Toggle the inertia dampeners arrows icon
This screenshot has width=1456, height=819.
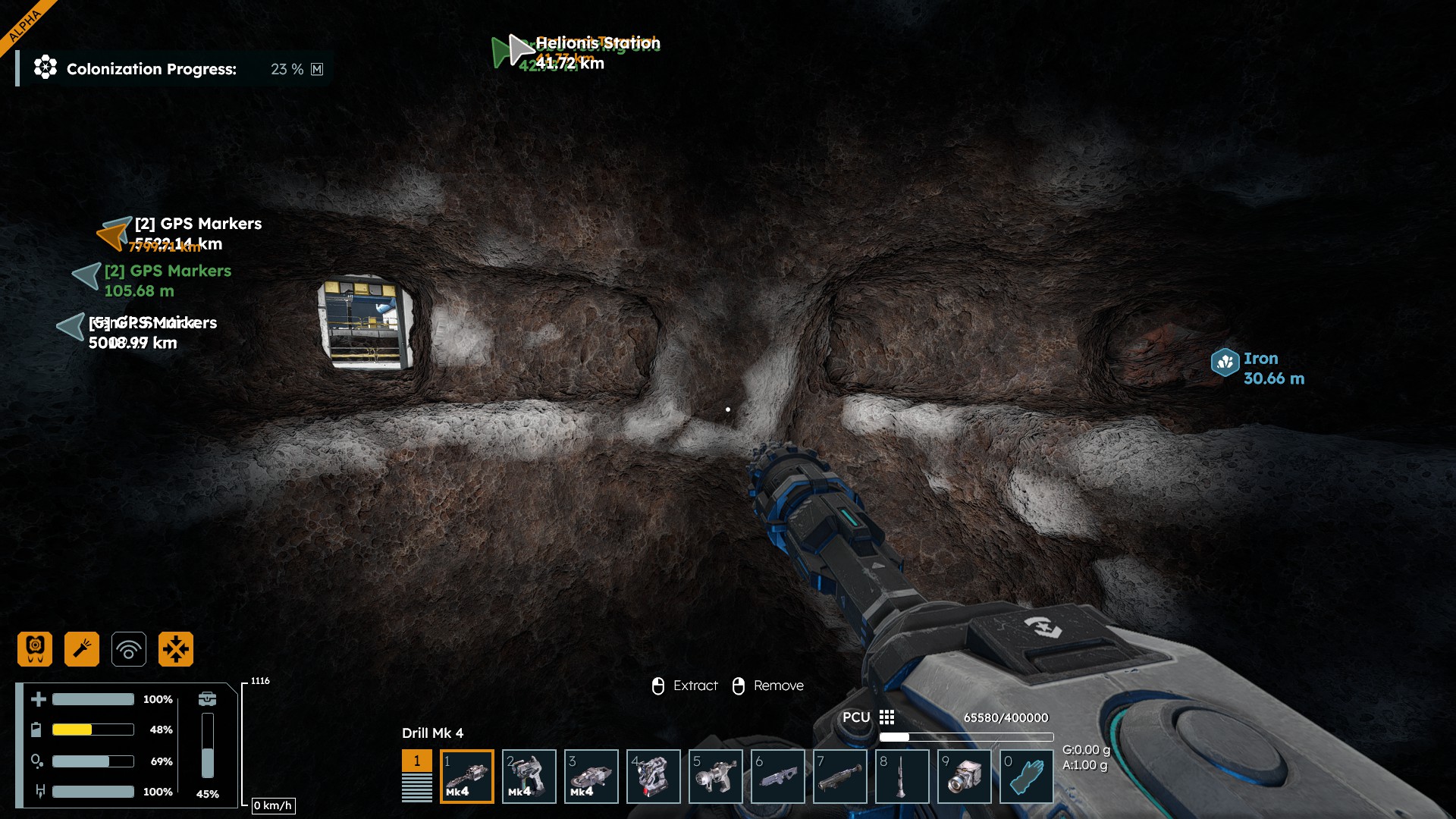pyautogui.click(x=176, y=649)
